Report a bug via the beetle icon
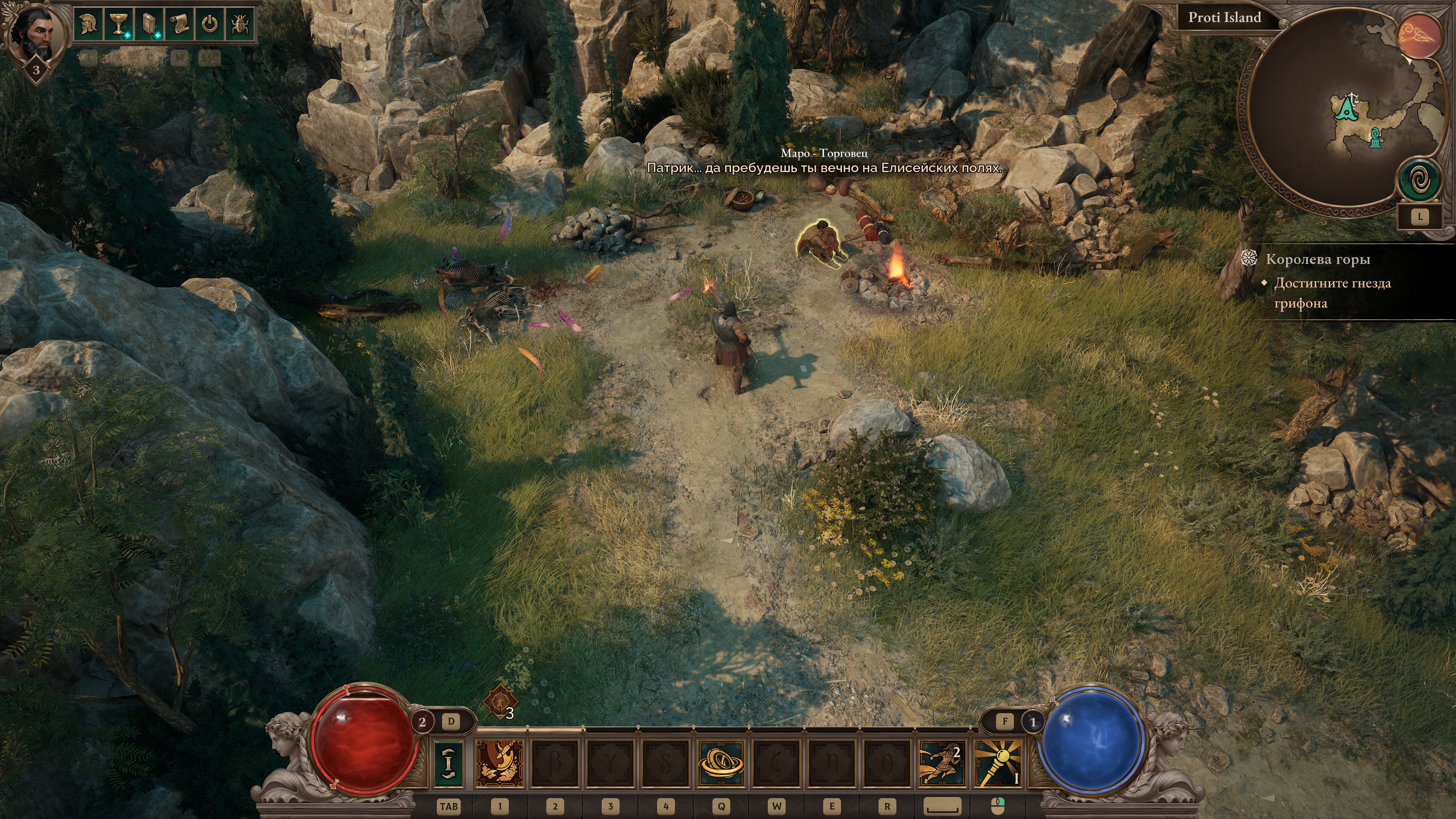This screenshot has width=1456, height=819. [240, 24]
